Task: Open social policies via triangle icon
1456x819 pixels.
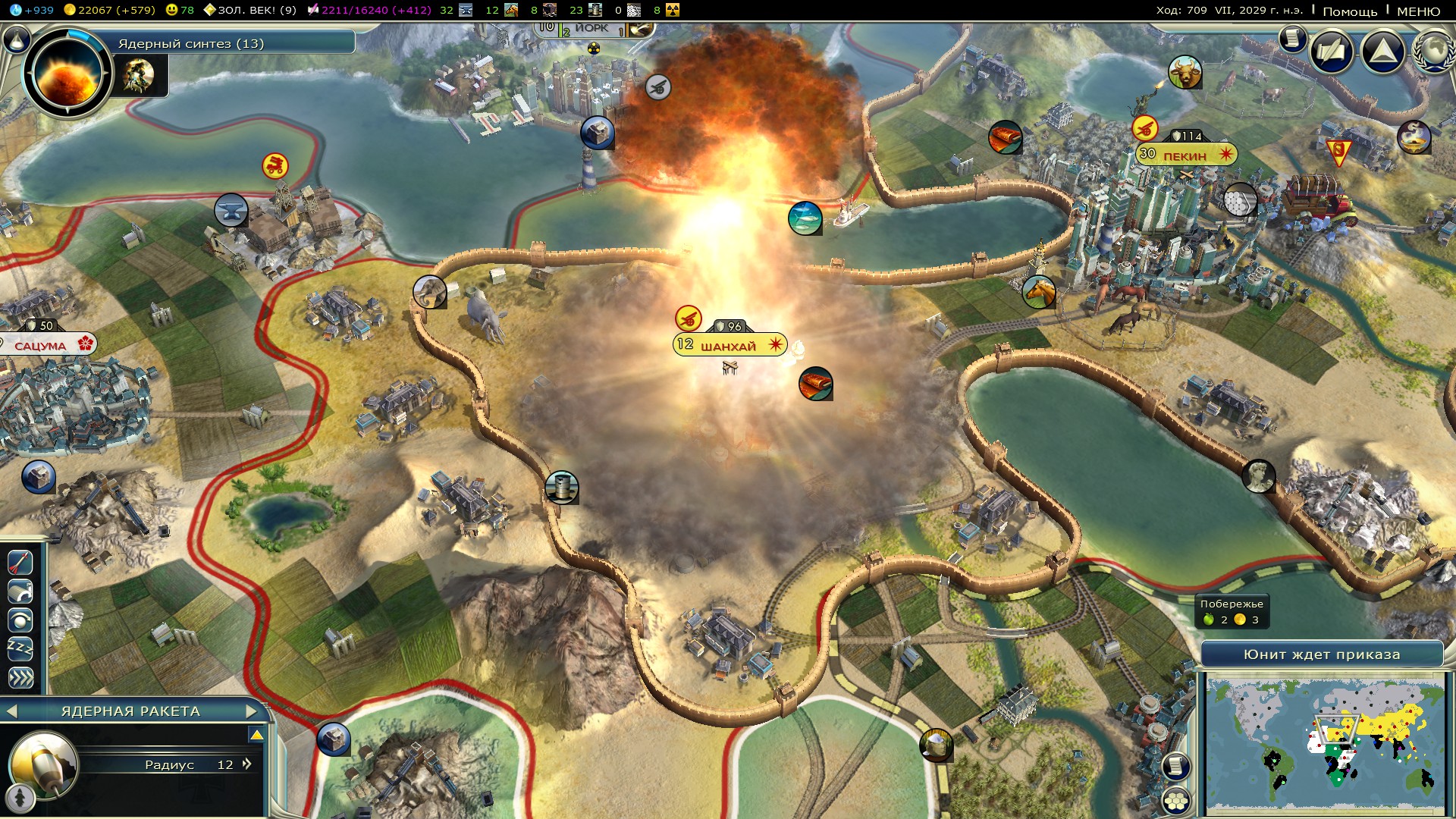Action: pos(1383,52)
